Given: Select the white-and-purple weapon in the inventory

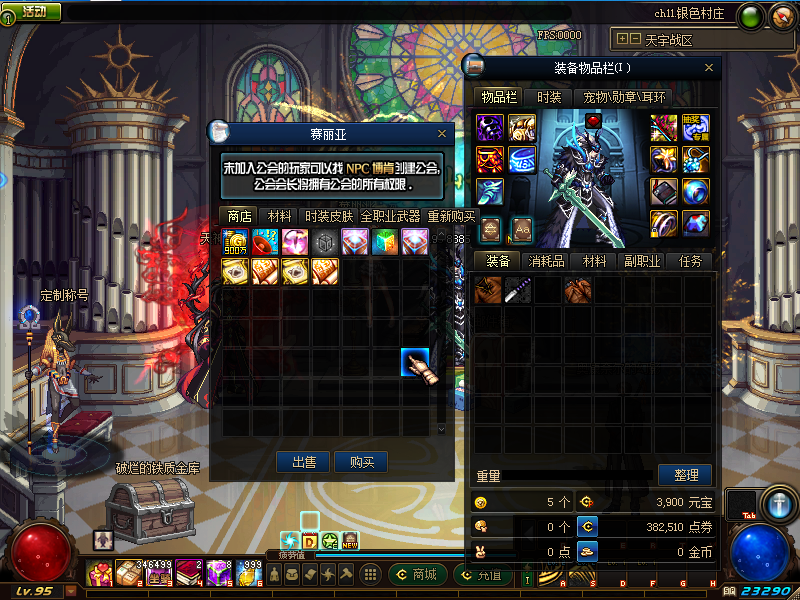Looking at the screenshot, I should pos(518,291).
